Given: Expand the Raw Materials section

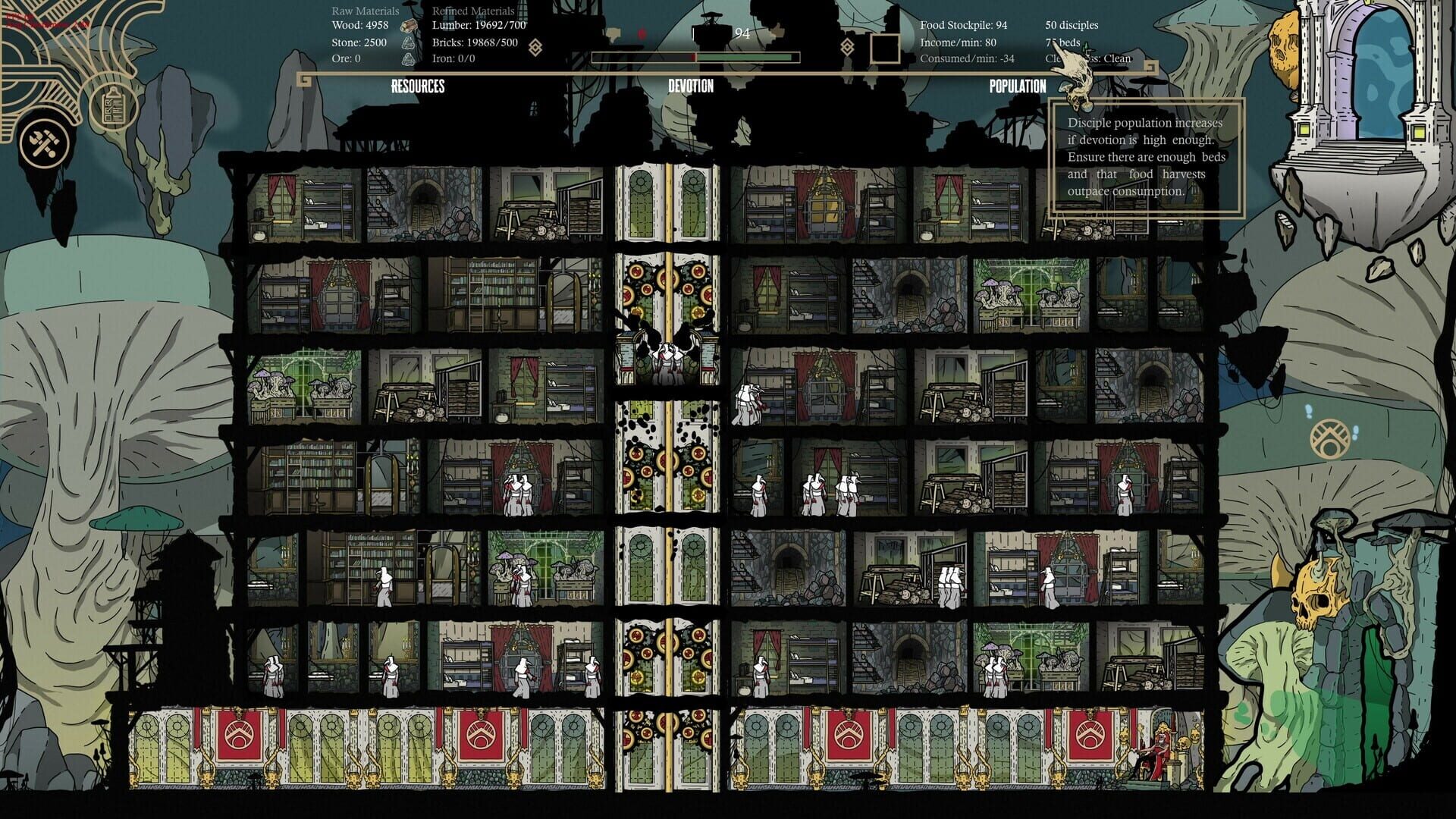Looking at the screenshot, I should pyautogui.click(x=365, y=11).
